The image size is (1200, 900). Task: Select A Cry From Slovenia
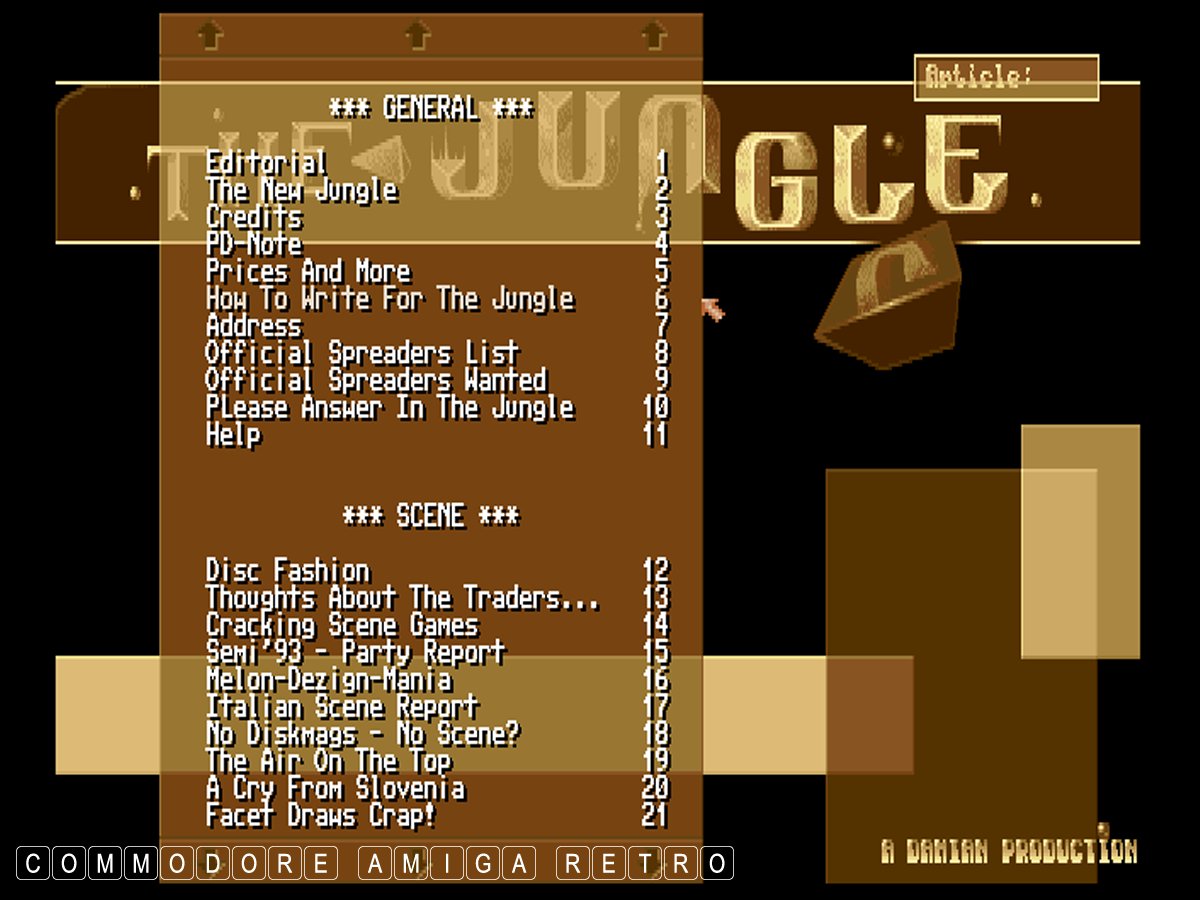(335, 788)
